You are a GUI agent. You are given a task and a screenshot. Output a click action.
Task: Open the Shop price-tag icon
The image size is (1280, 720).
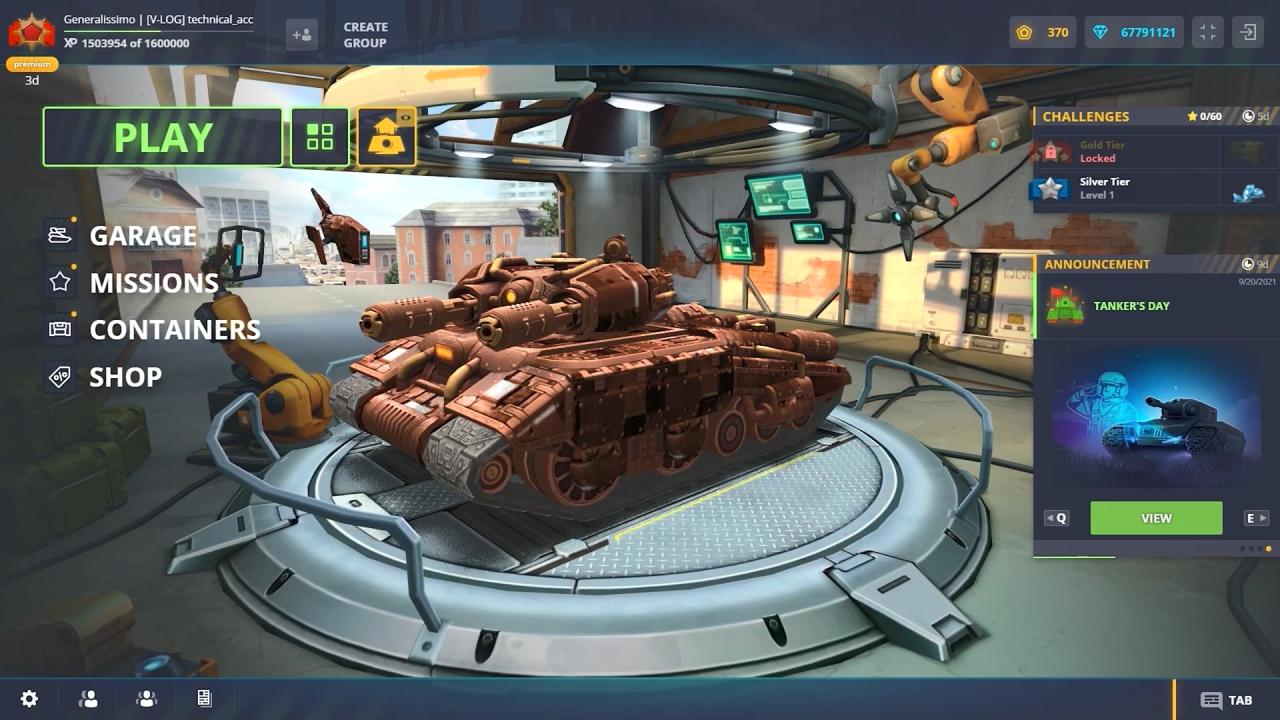[58, 377]
